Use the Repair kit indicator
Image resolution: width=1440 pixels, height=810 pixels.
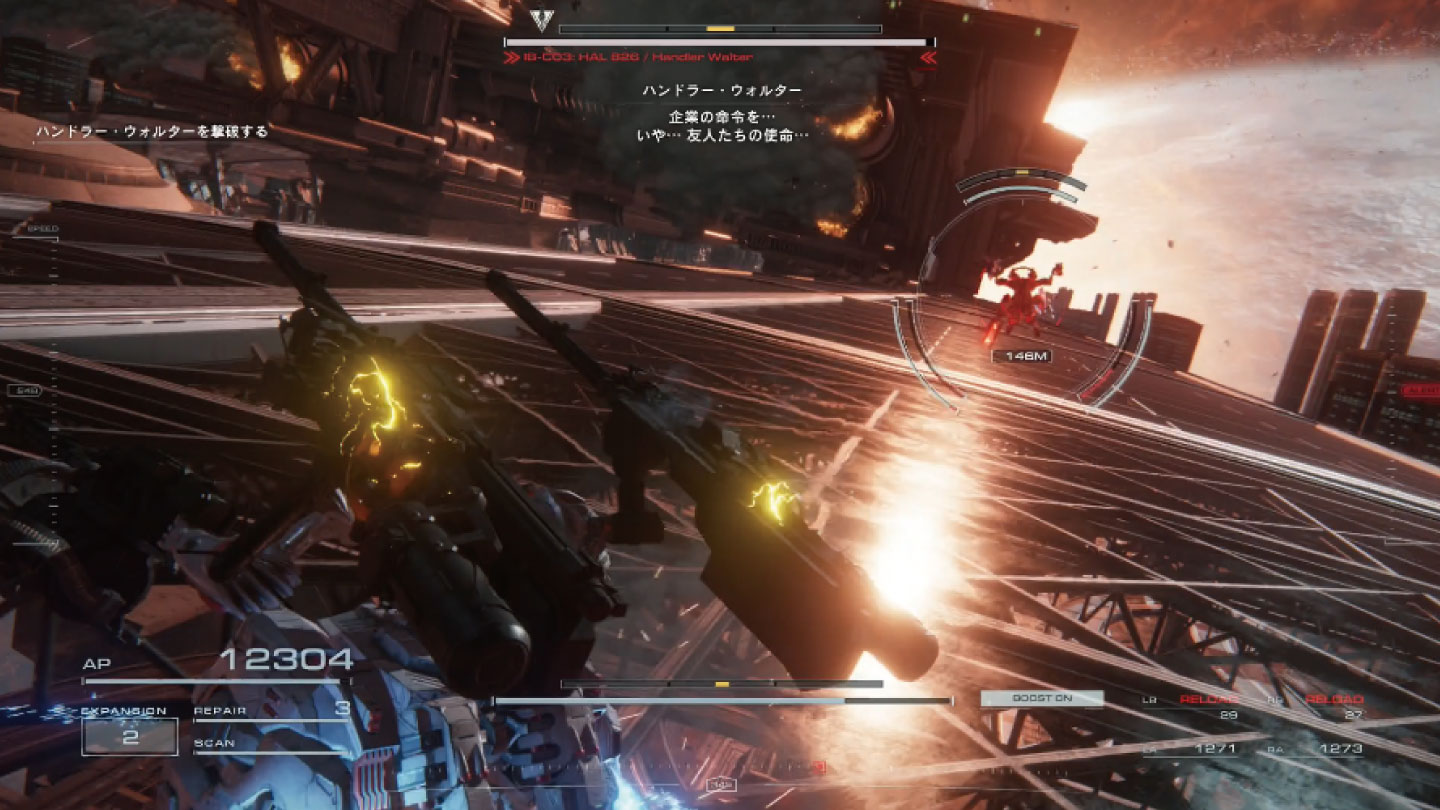272,711
